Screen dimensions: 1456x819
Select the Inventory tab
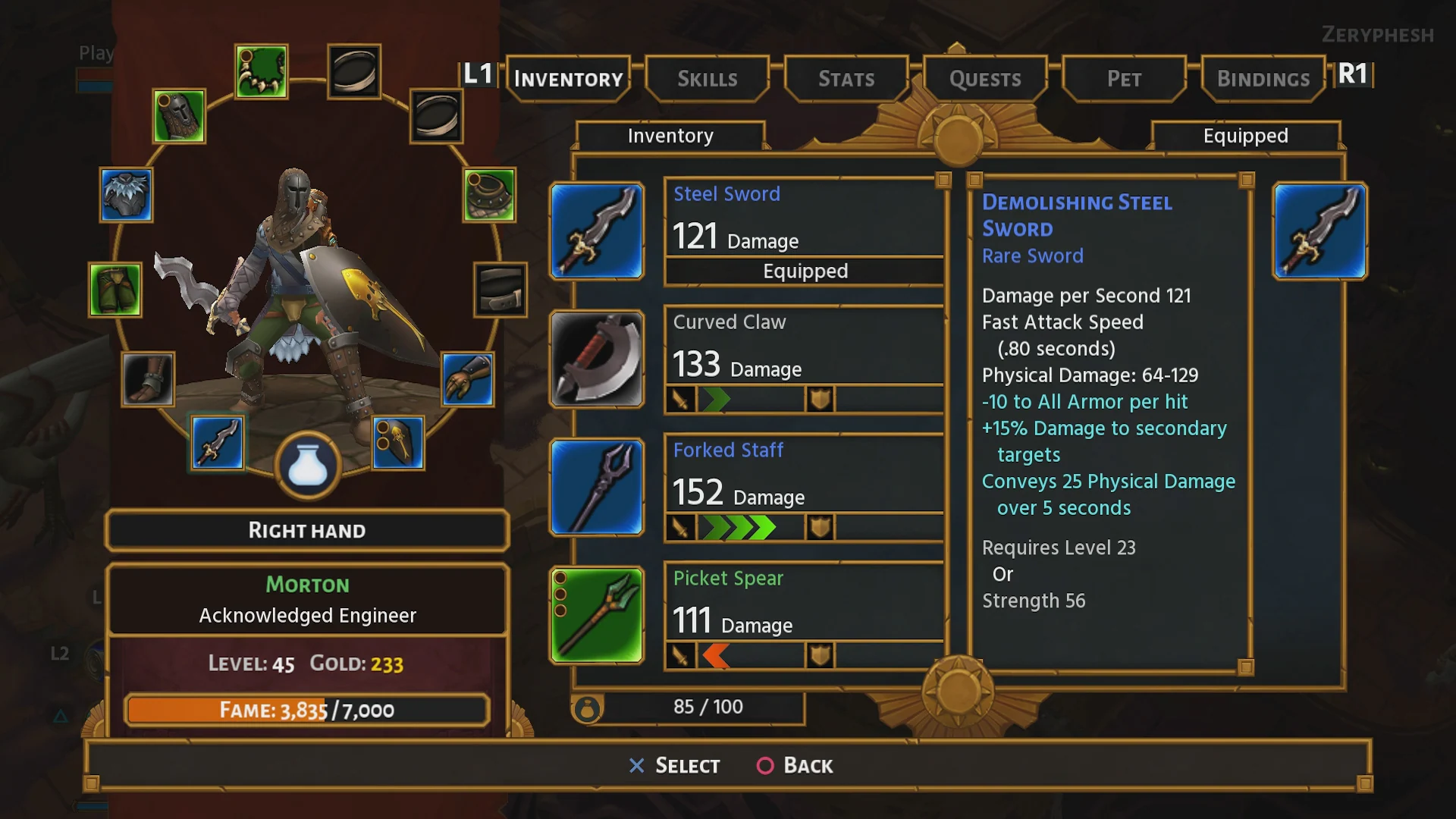(x=568, y=79)
